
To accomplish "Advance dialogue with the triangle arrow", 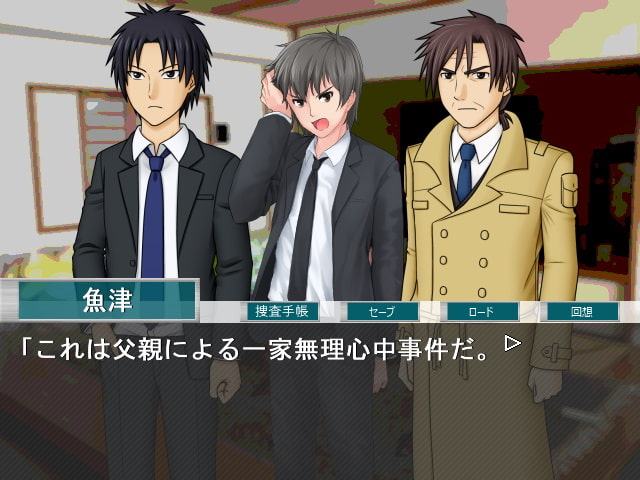I will tap(513, 344).
